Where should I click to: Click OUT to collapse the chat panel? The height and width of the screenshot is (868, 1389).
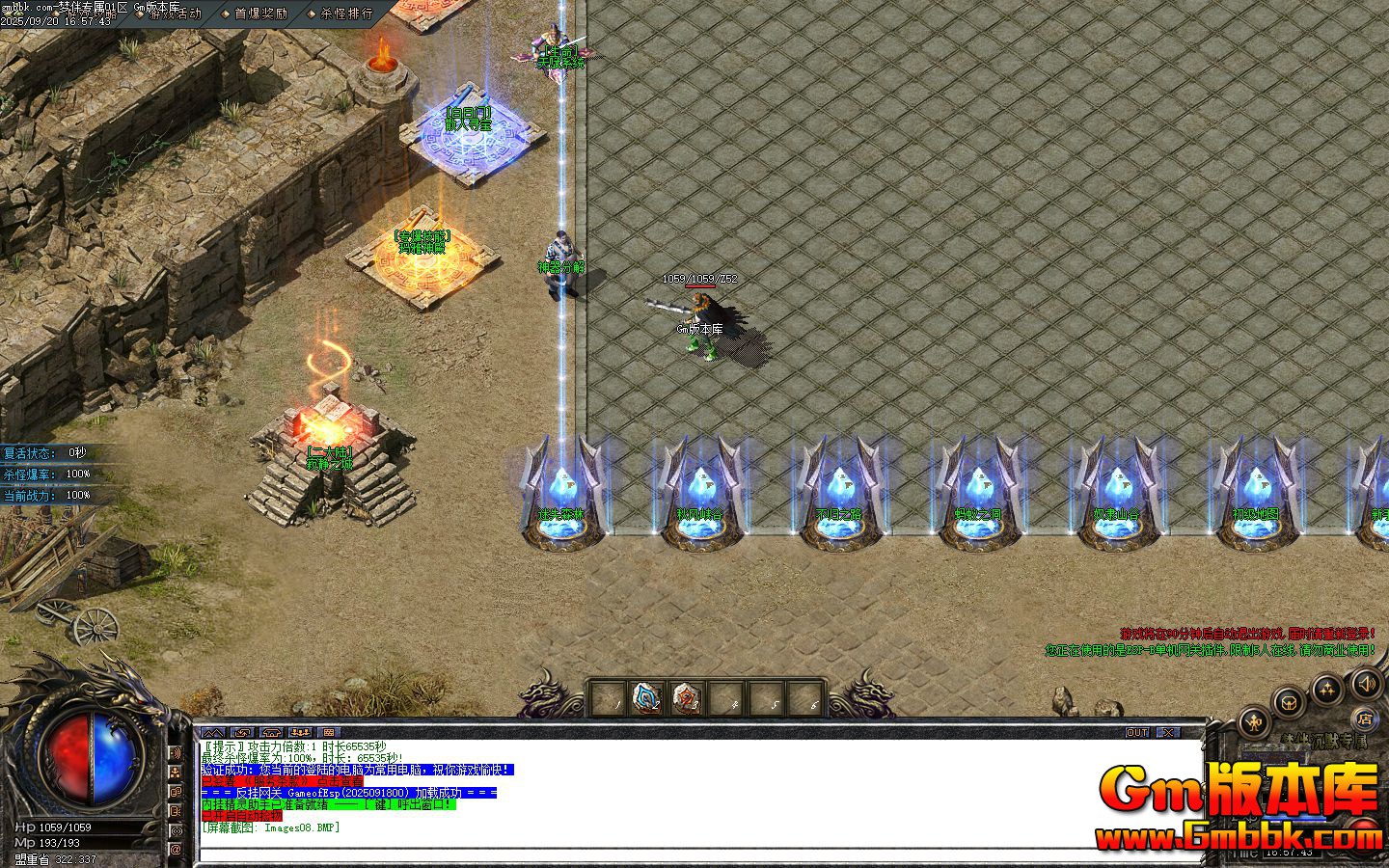1138,732
